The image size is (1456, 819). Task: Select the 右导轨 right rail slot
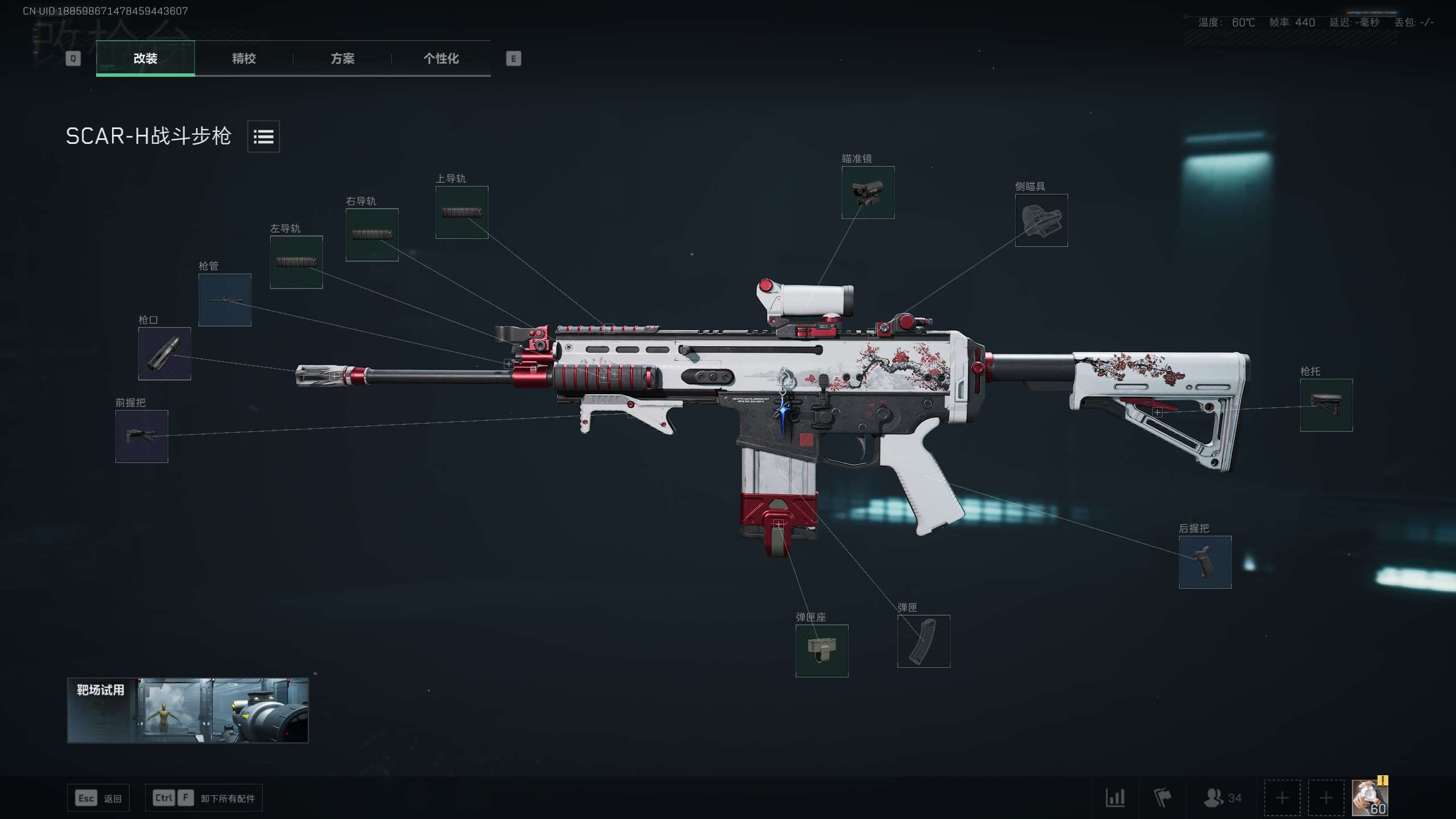(x=372, y=235)
